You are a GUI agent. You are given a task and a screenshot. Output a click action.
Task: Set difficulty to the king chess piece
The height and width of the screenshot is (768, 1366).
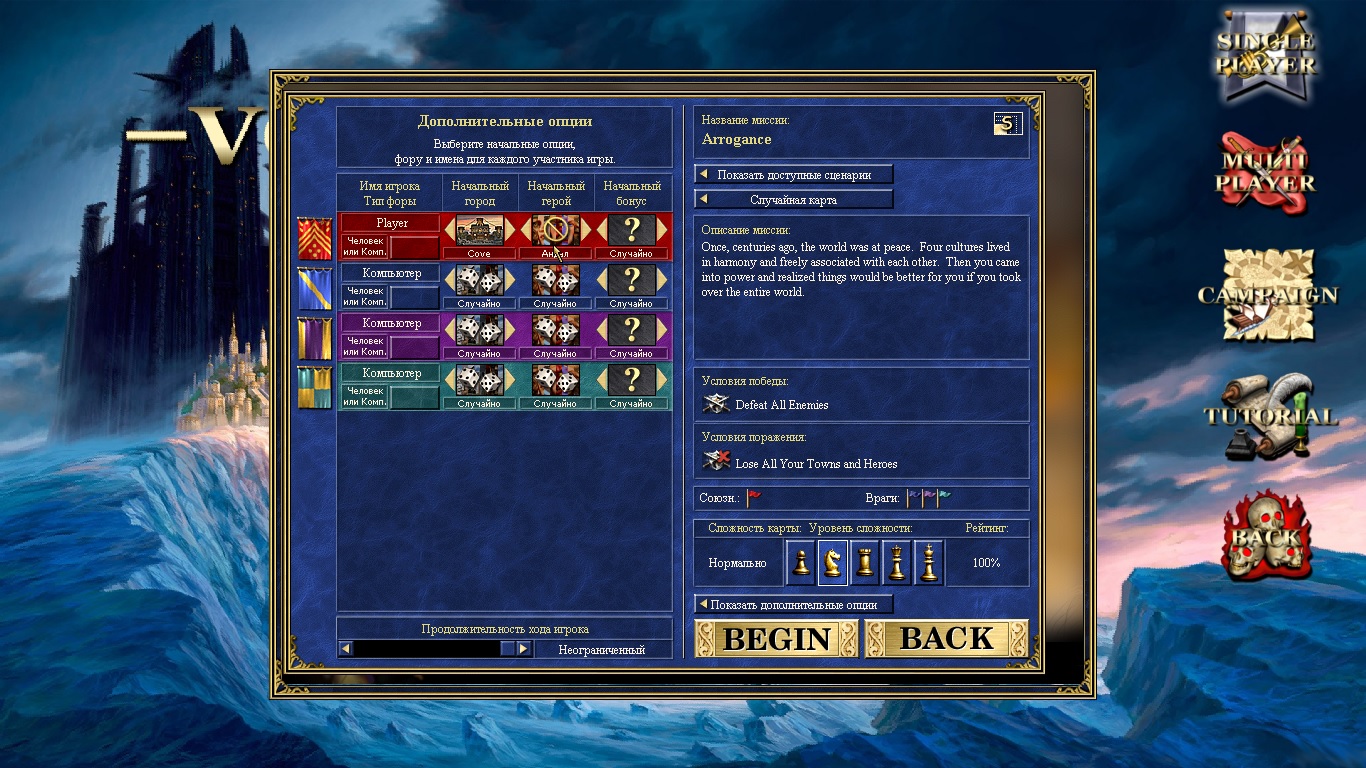pyautogui.click(x=929, y=563)
